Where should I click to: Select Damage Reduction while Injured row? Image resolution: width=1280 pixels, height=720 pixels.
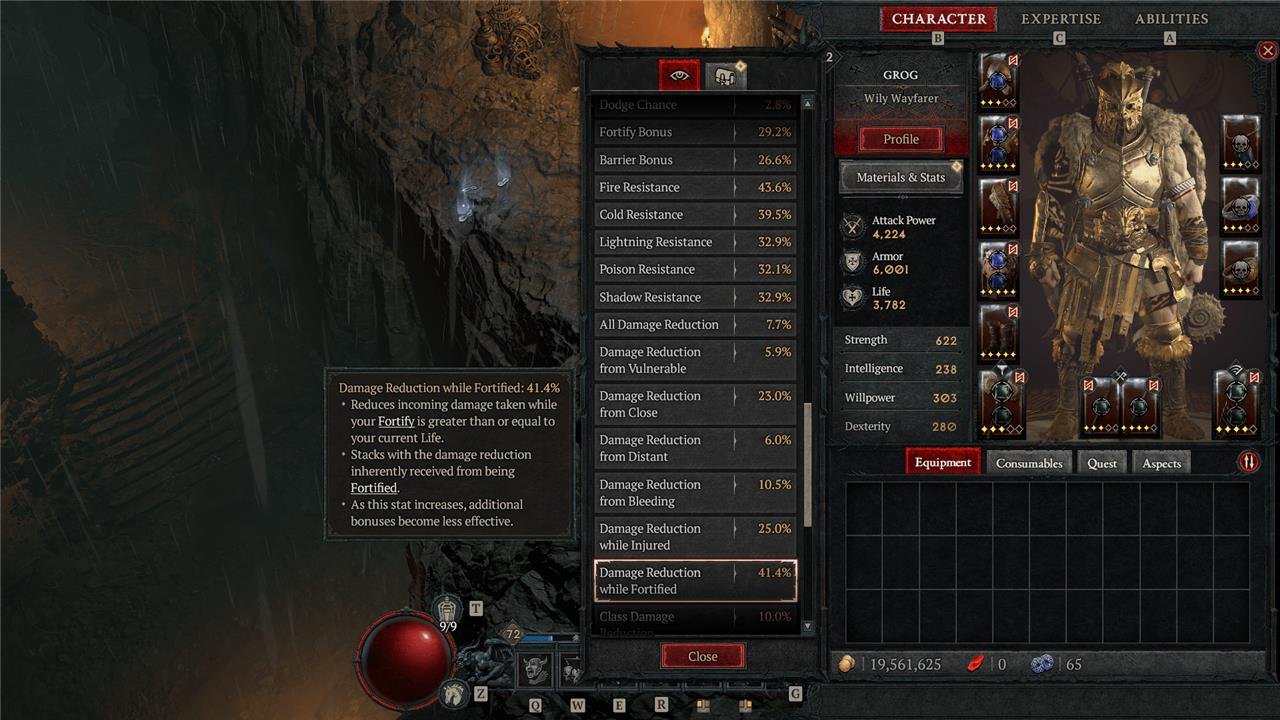(695, 537)
